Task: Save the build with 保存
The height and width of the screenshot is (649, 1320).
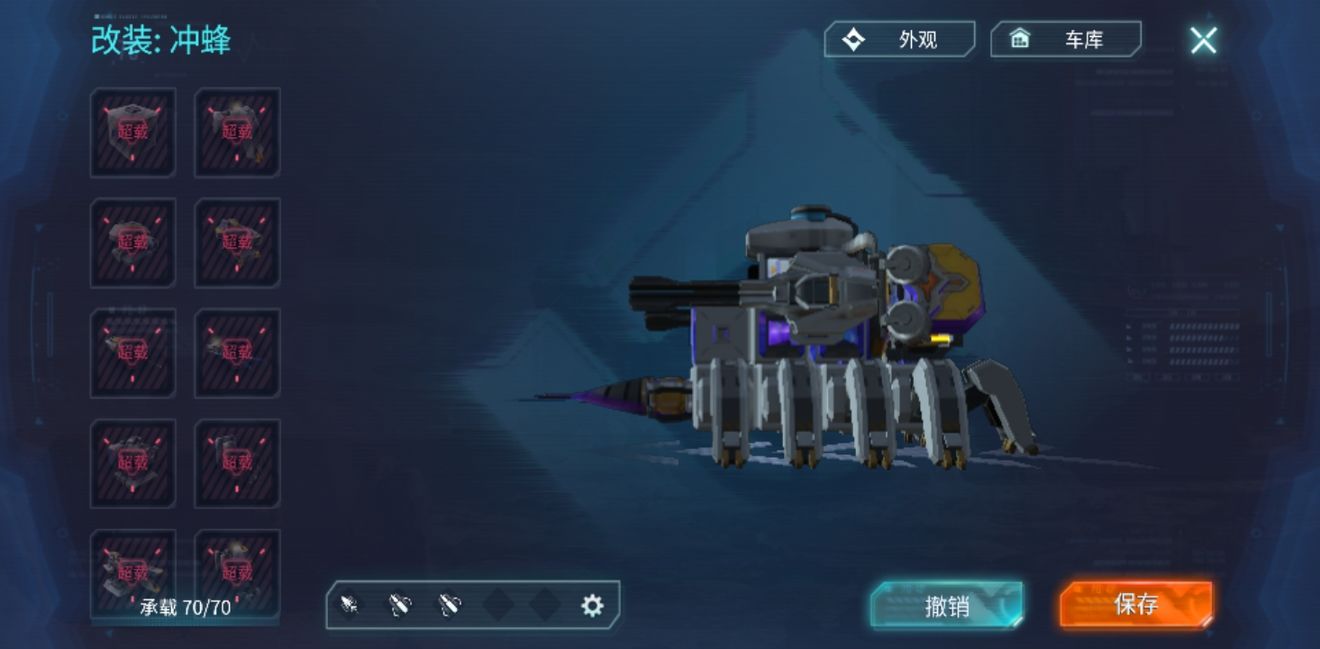Action: (x=1136, y=604)
